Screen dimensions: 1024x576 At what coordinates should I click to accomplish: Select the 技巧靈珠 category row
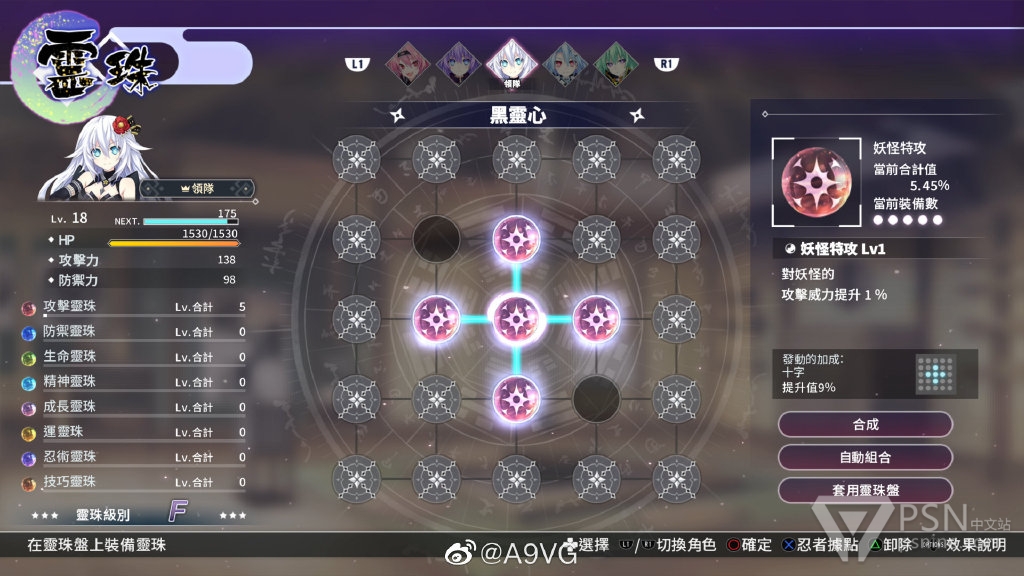pos(133,482)
